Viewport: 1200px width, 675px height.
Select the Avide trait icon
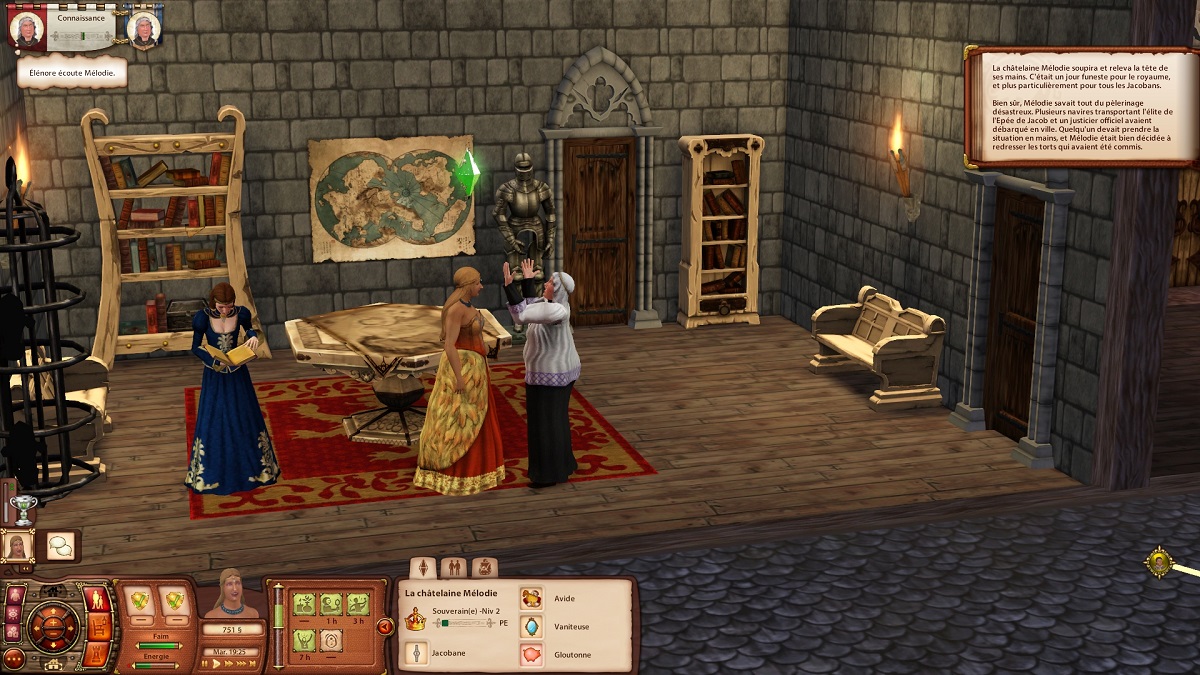[531, 599]
